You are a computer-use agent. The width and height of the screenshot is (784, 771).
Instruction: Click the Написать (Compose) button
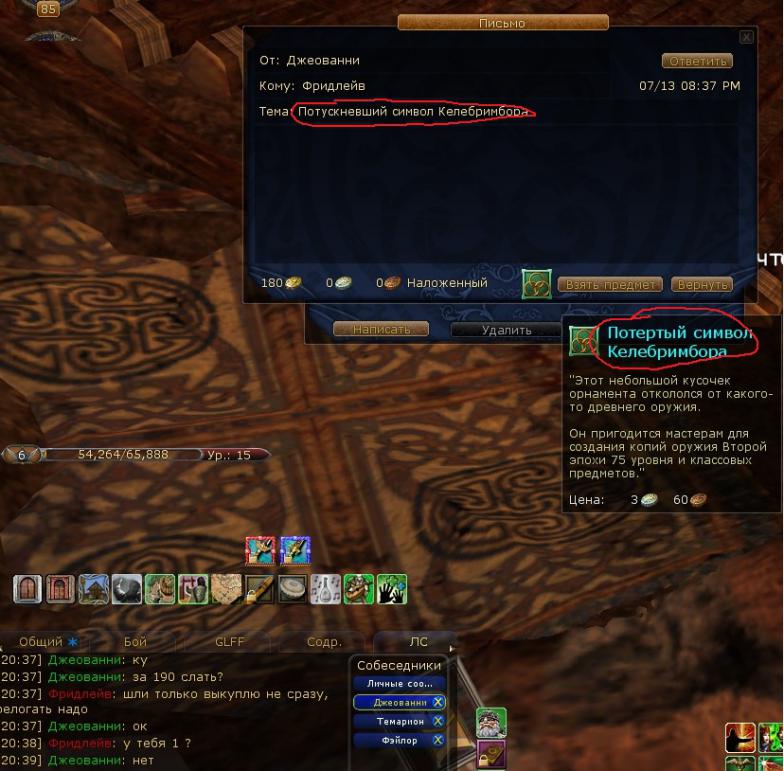click(380, 329)
